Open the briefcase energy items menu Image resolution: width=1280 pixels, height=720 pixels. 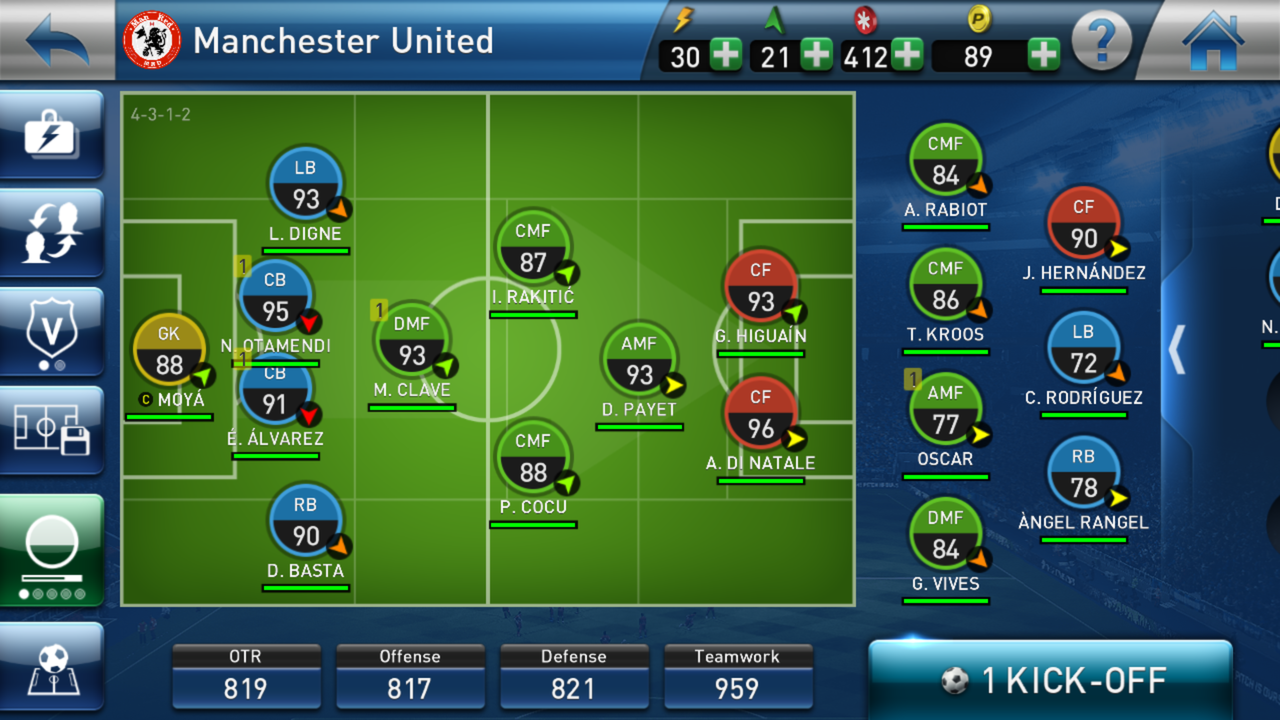click(52, 135)
